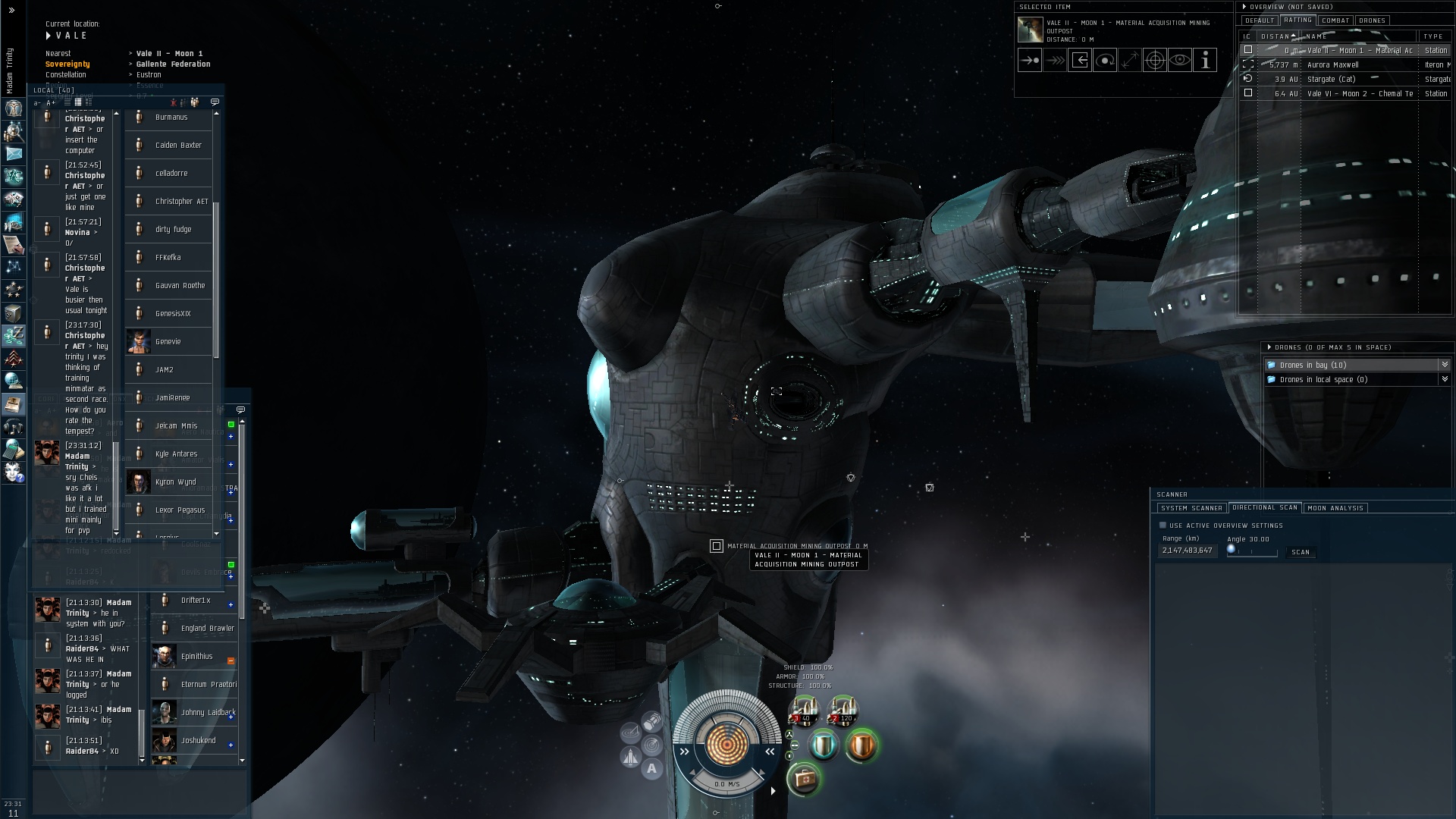Click the dock button in Selected Item
Viewport: 1456px width, 819px height.
1080,61
